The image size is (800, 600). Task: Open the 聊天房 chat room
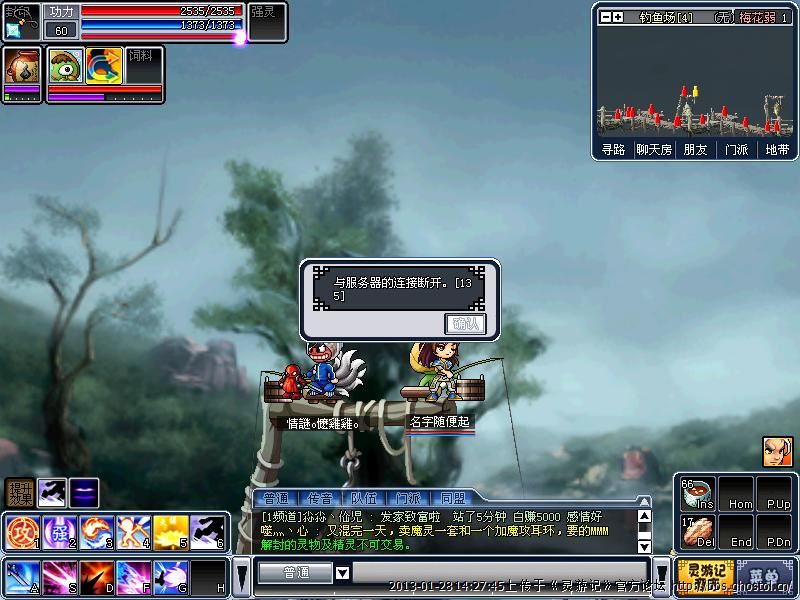point(654,149)
